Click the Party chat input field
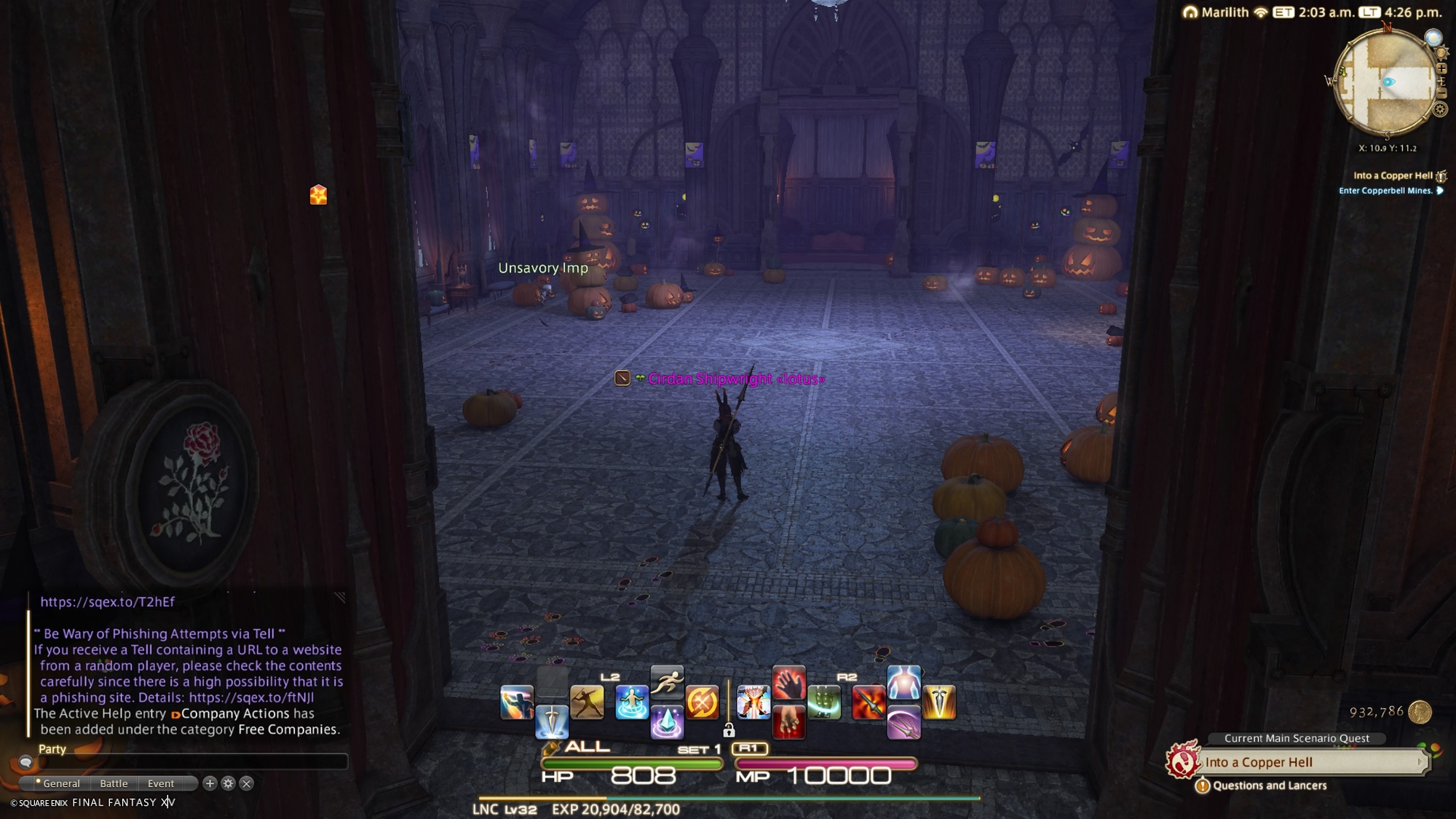Screen dimensions: 1456x819 tap(189, 762)
